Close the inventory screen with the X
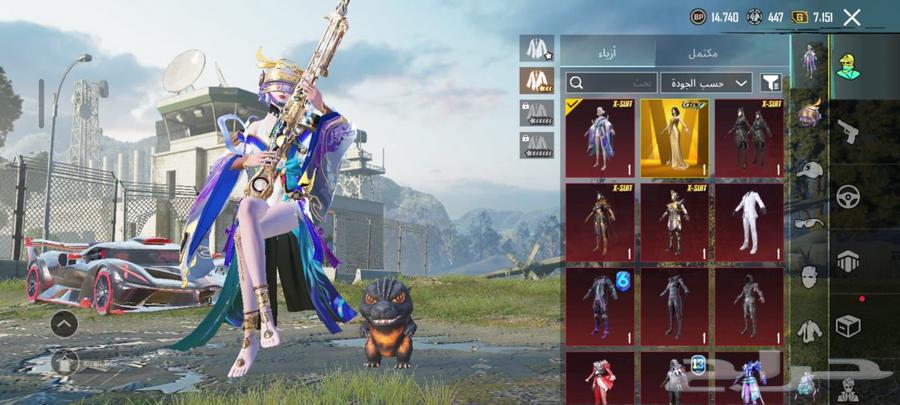 (852, 17)
